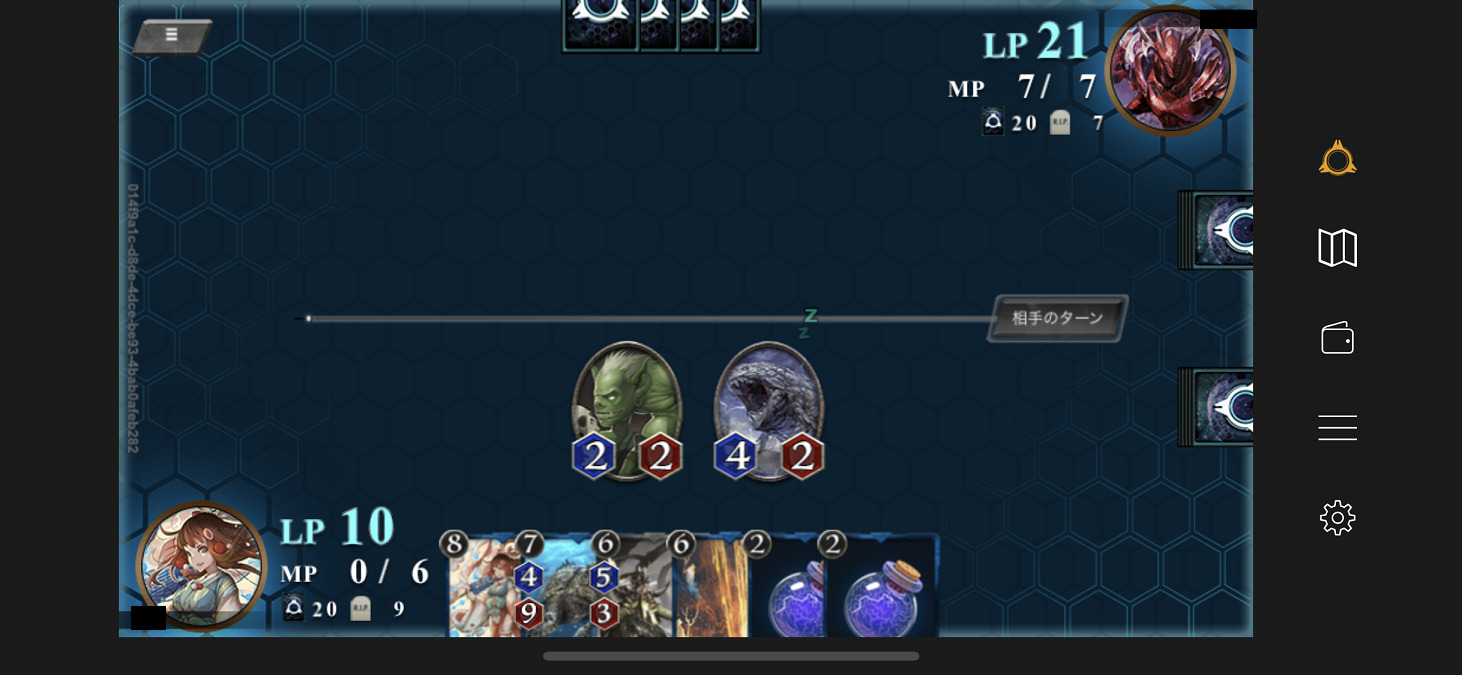Pick the cost-7 armored beast card
The height and width of the screenshot is (675, 1462).
tap(560, 590)
